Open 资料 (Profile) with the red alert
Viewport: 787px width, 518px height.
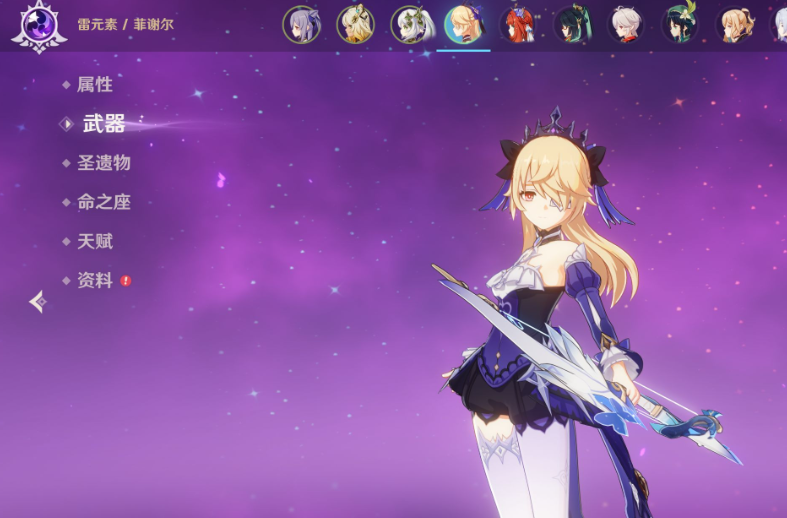click(x=96, y=281)
